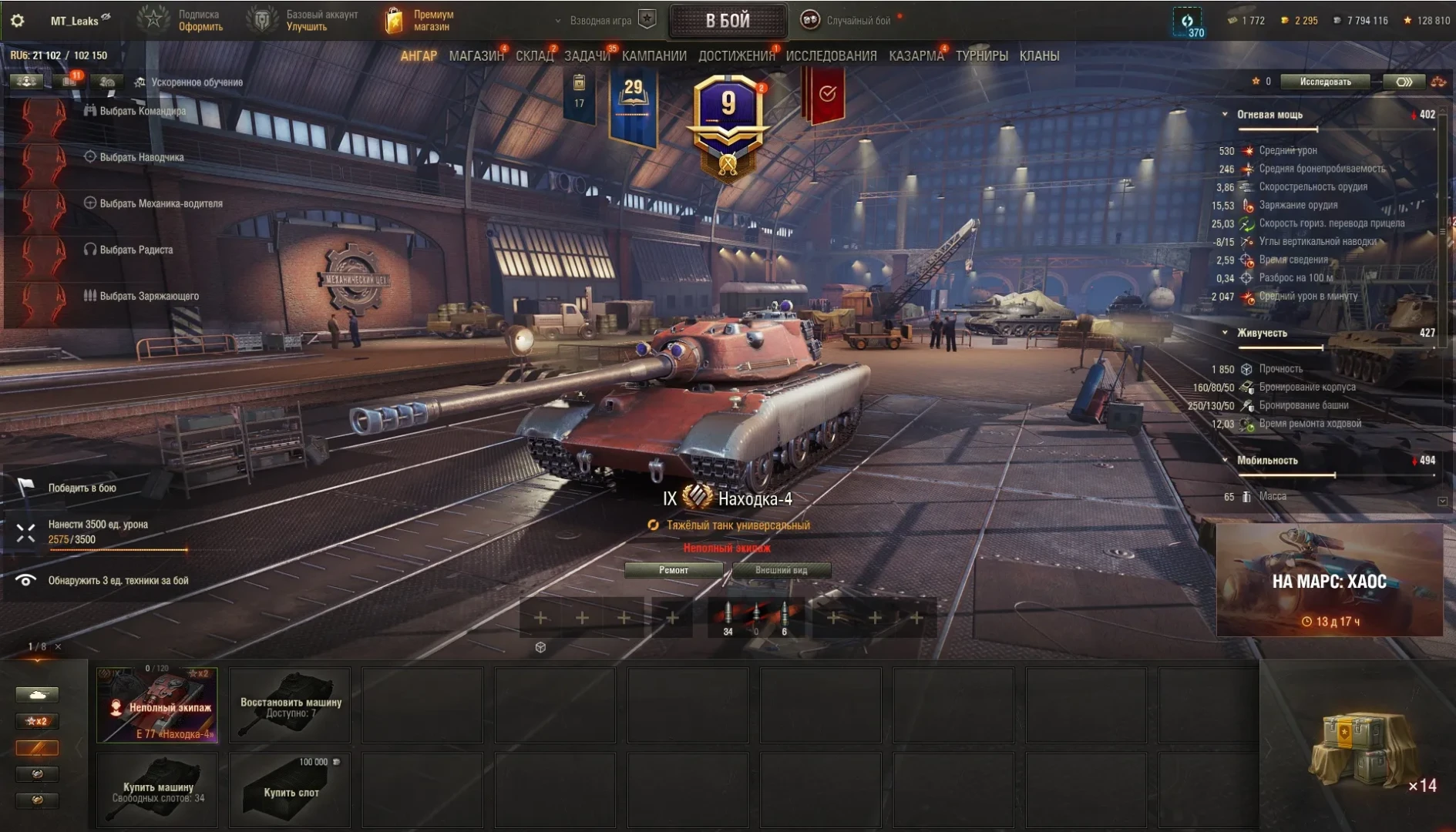Open the СКЛАД tab
This screenshot has height=832, width=1456.
click(534, 56)
